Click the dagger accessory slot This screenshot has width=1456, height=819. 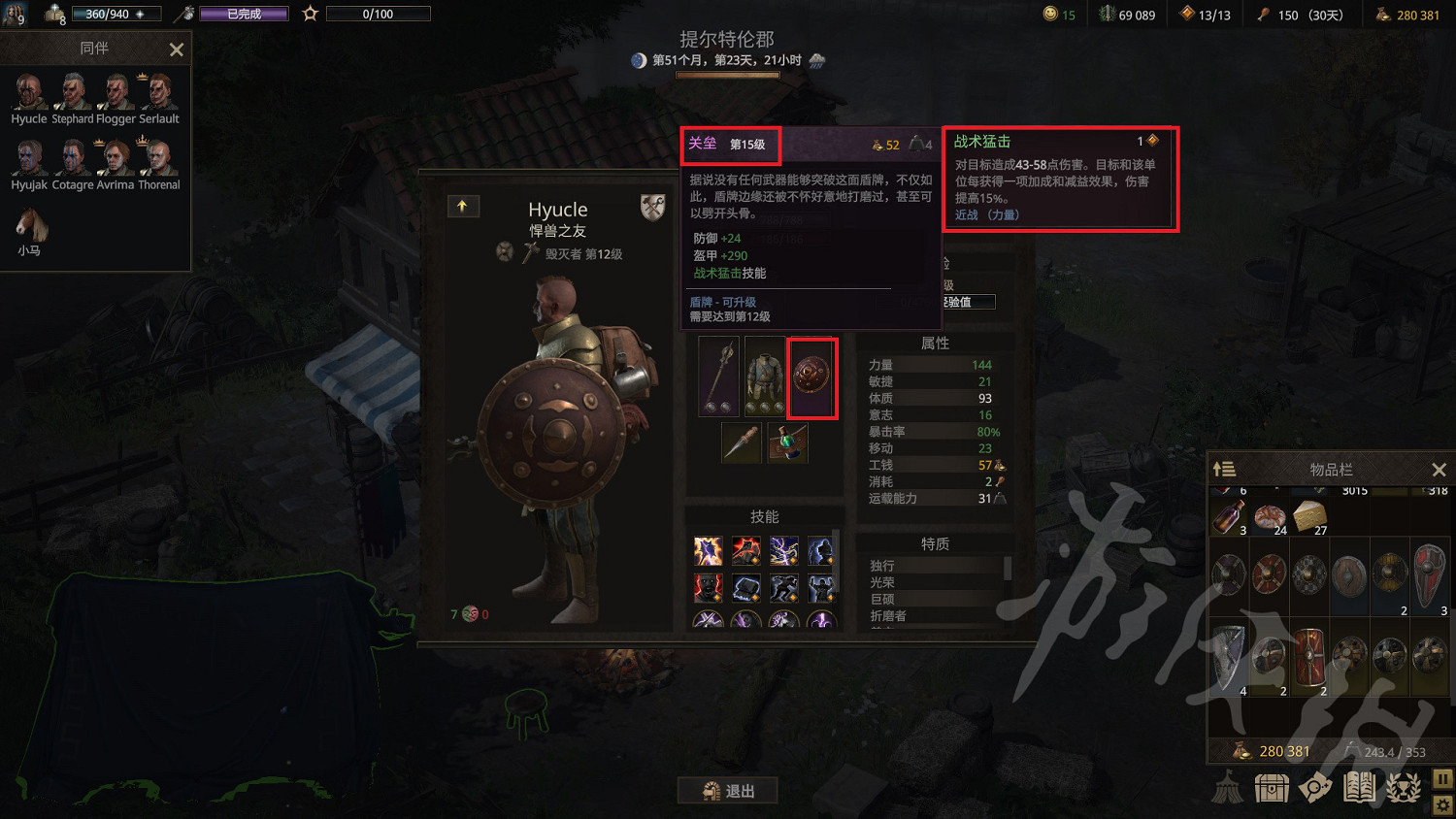(741, 442)
